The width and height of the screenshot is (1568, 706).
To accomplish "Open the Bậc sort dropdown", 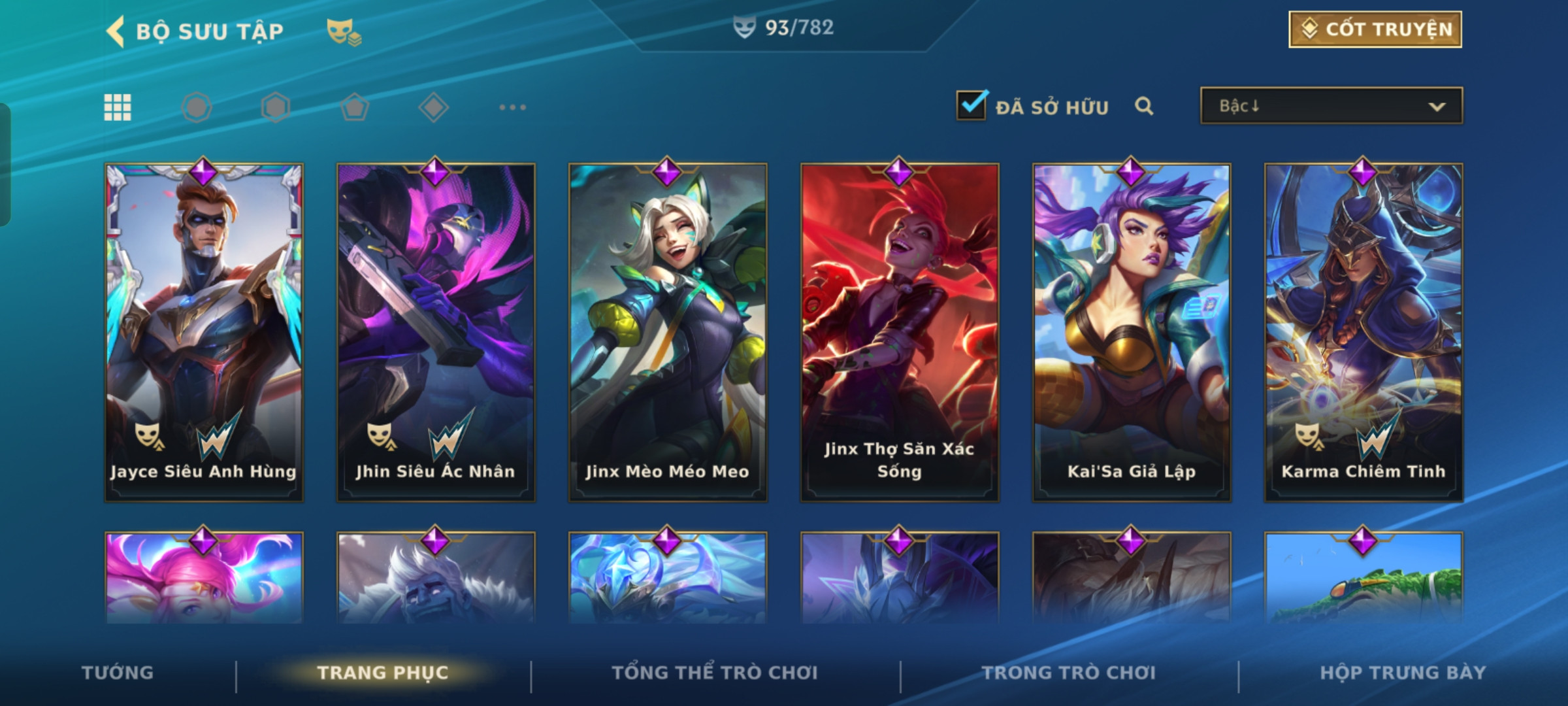I will click(x=1331, y=106).
